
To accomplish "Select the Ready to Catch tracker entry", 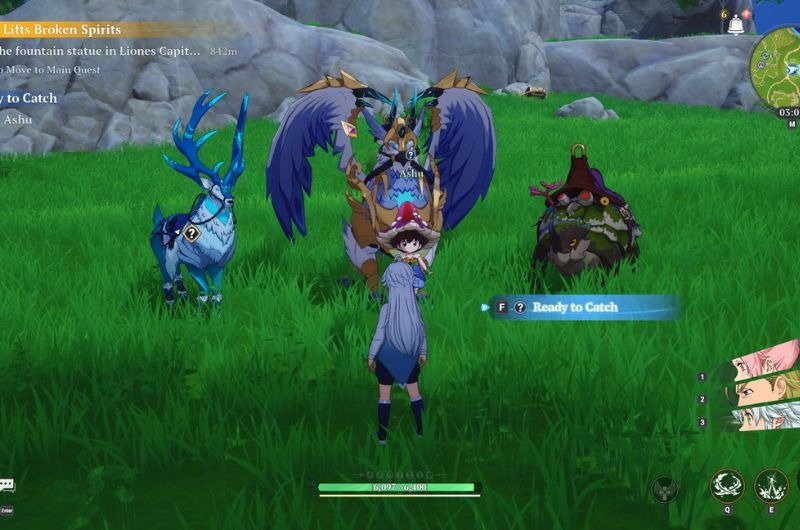I will [28, 98].
